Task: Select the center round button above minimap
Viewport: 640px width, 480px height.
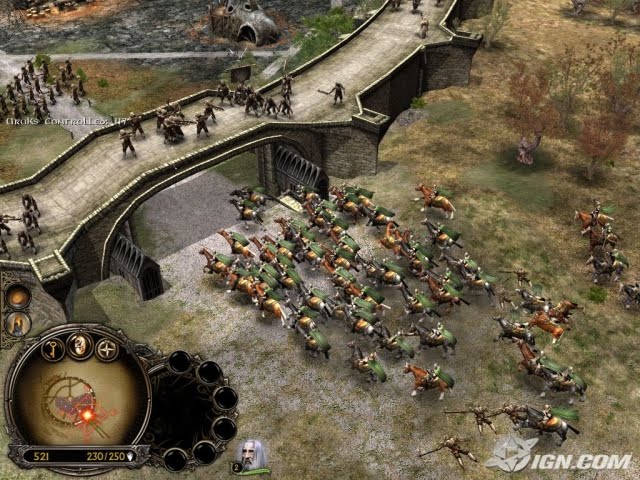Action: click(80, 345)
